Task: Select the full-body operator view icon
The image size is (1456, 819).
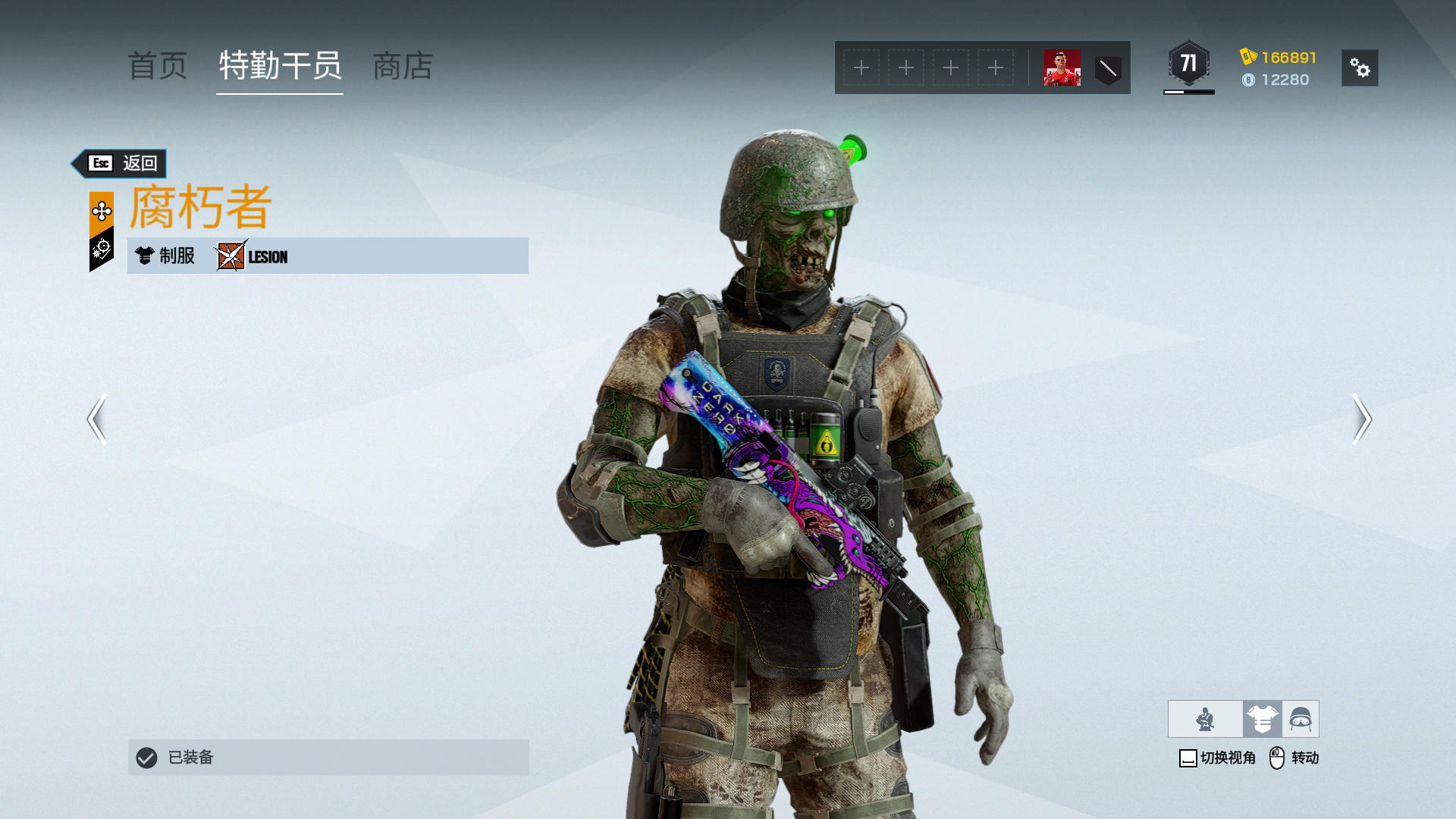Action: 1205,719
